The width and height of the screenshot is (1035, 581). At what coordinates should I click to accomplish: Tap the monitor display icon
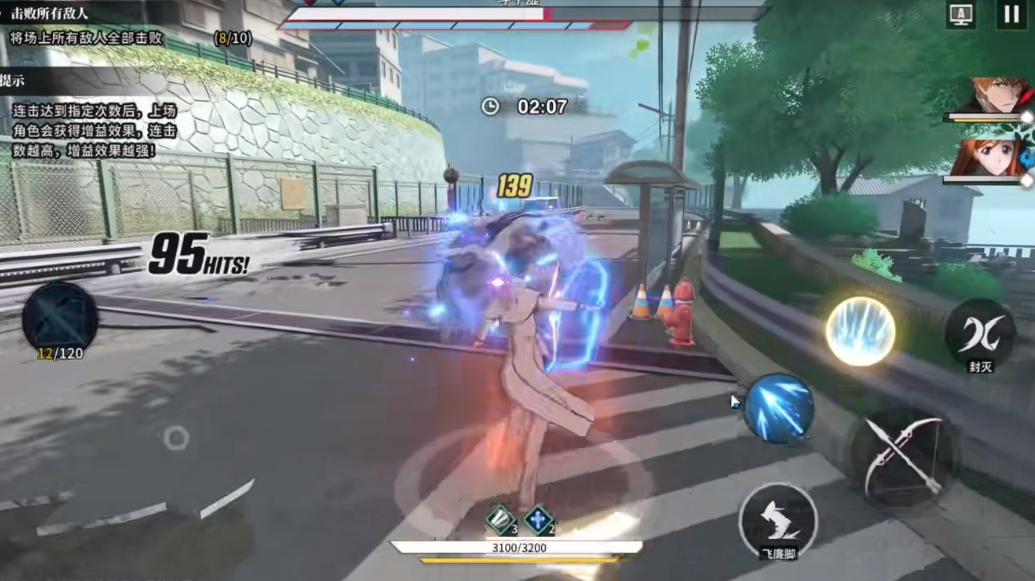[x=961, y=15]
